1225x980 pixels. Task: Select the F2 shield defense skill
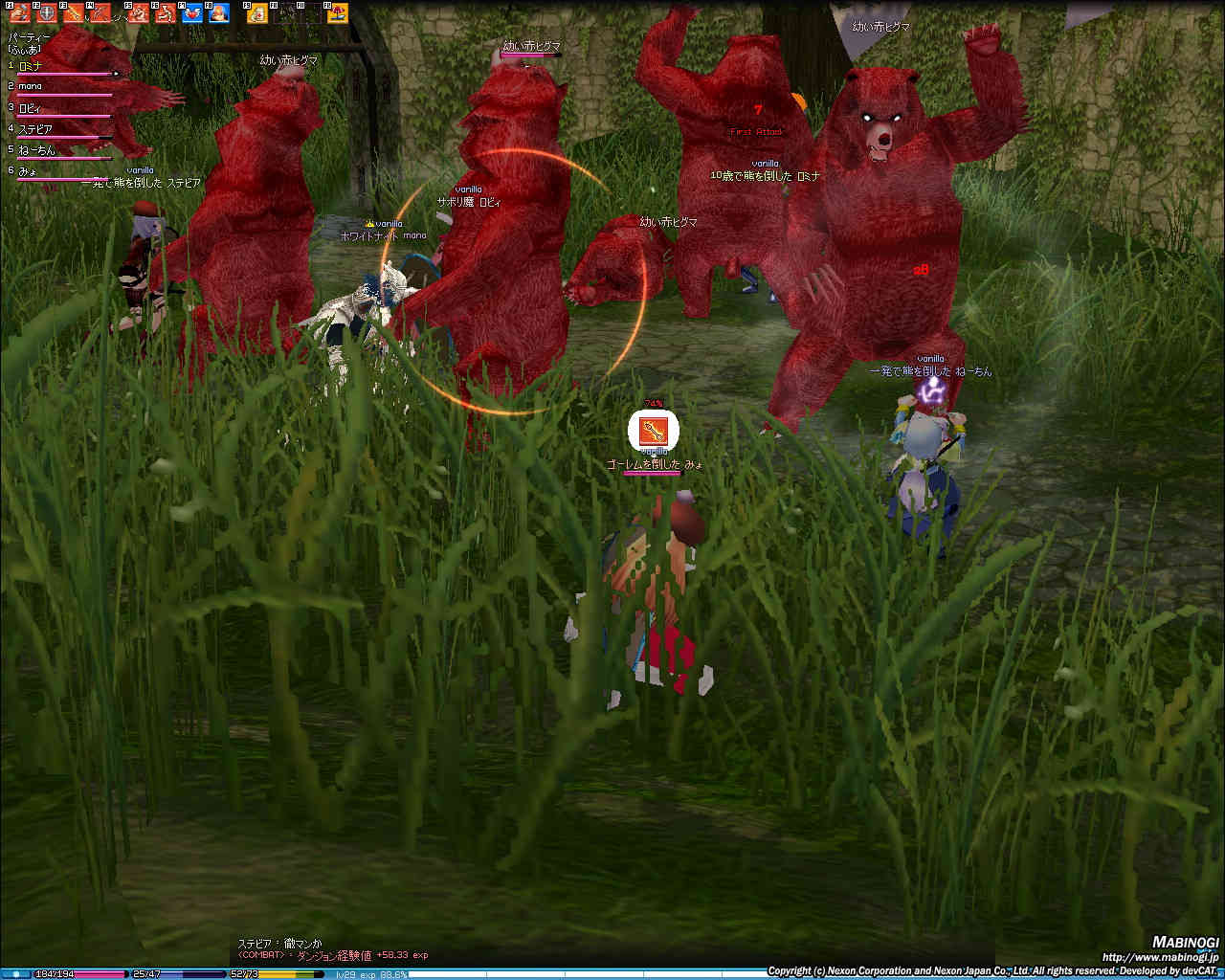coord(45,13)
